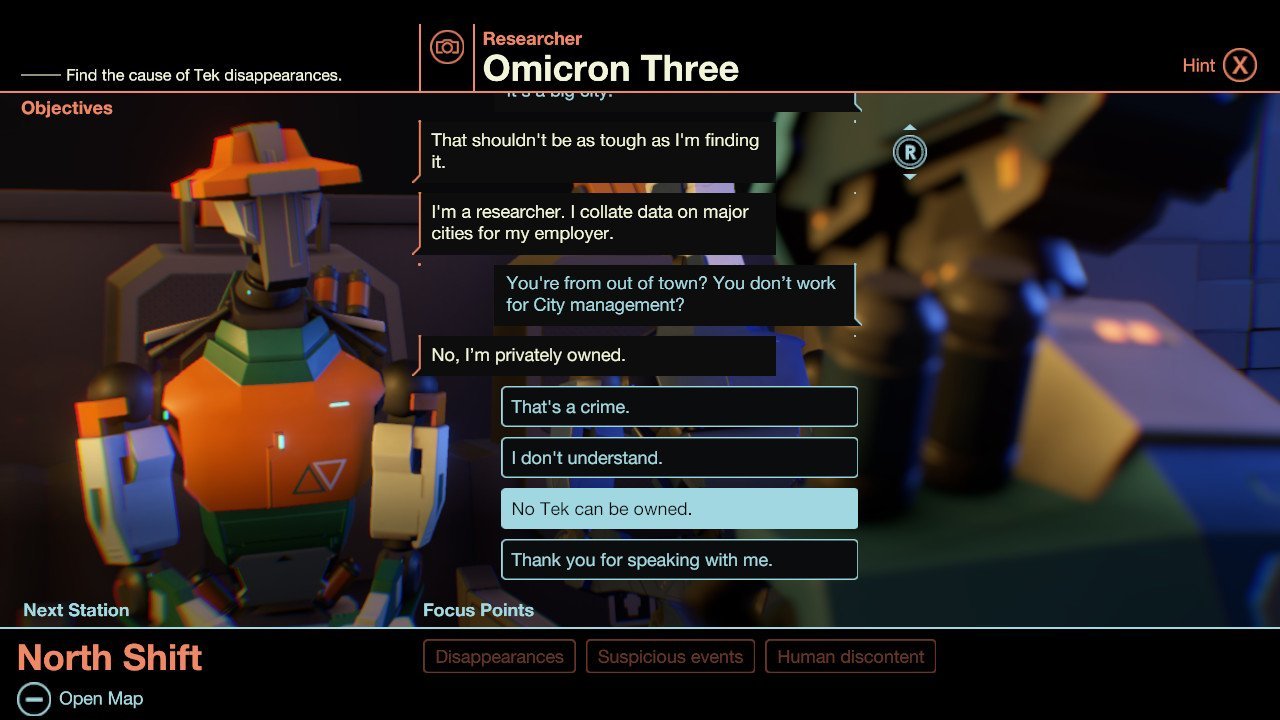Image resolution: width=1280 pixels, height=720 pixels.
Task: Pick 'Thank you for speaking with me.'
Action: (679, 559)
